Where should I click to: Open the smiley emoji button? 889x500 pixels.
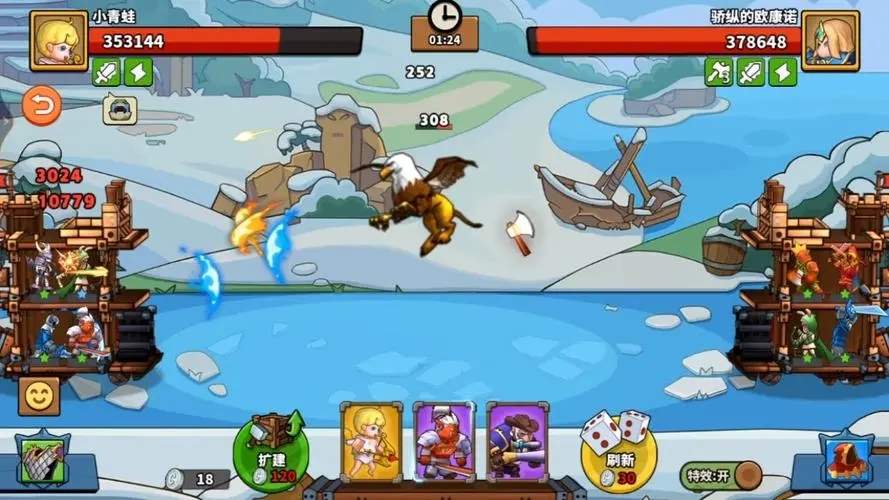coord(39,397)
